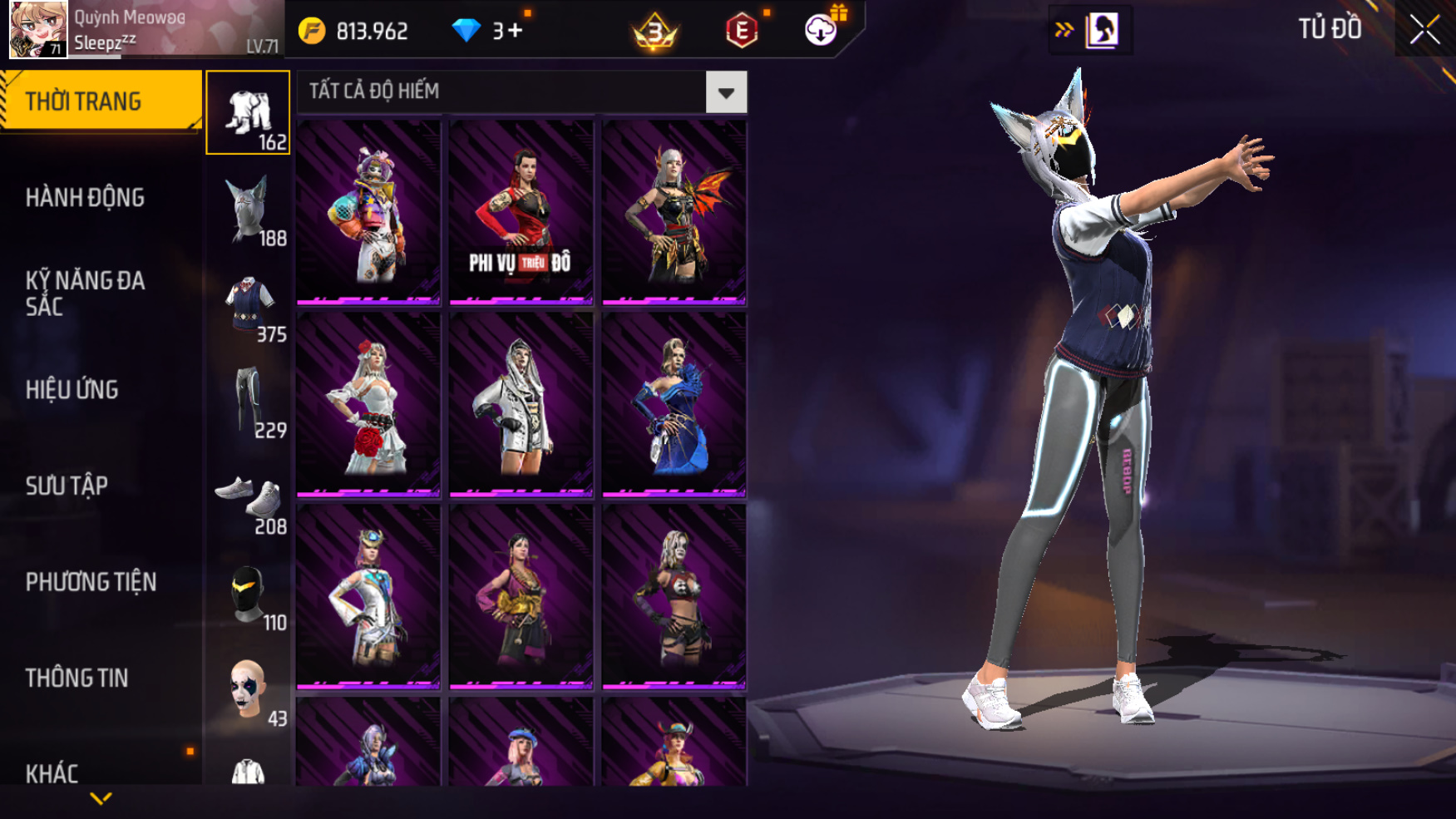Screen dimensions: 1456x819
Task: Expand the Tất Cả Độ Hiếm rarity dropdown
Action: point(726,92)
